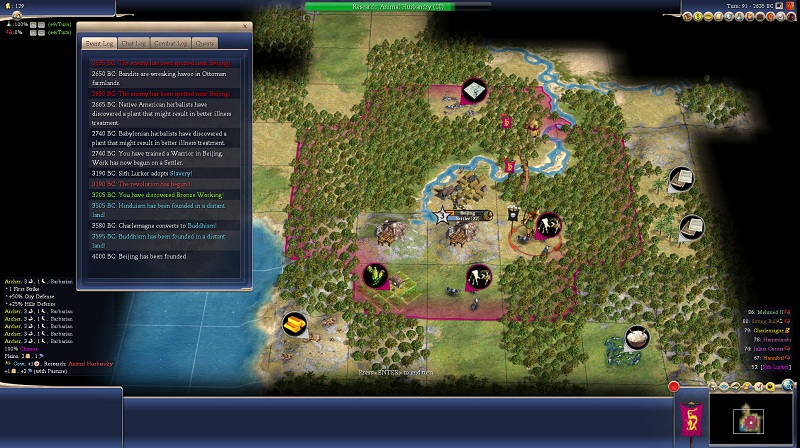Close the event log window
800x448 pixels.
point(245,27)
